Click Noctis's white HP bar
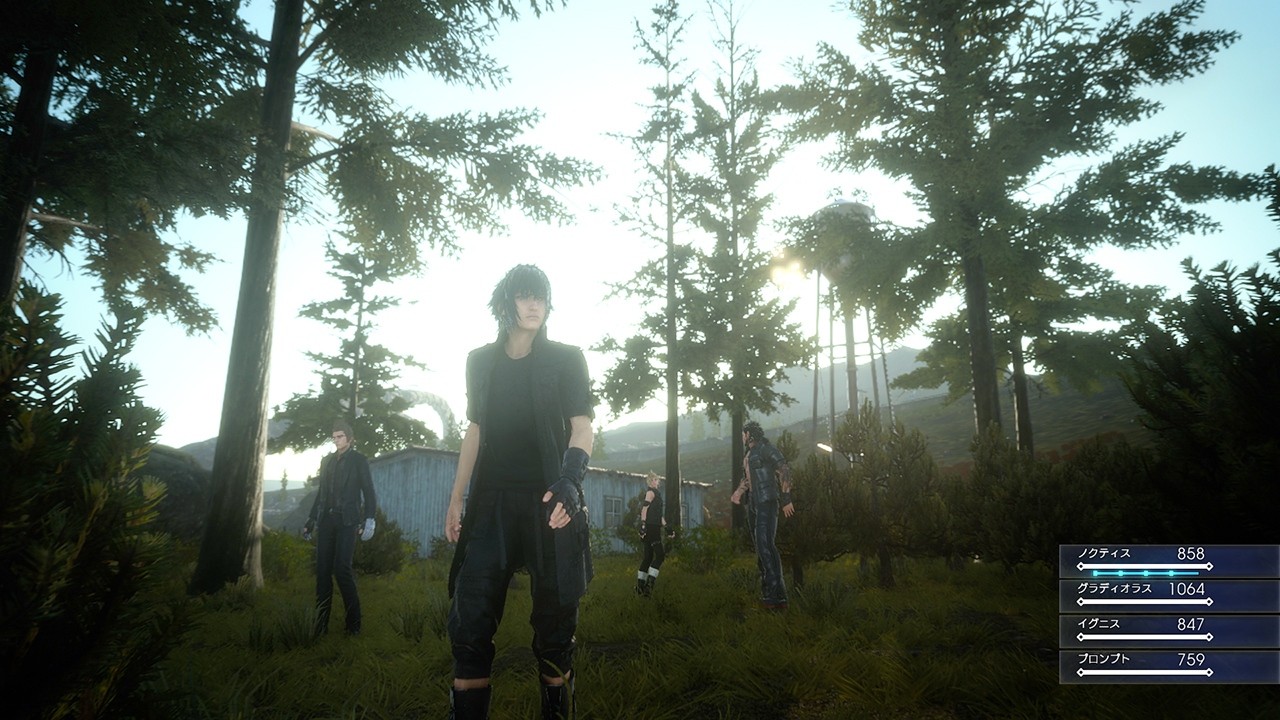Screen dimensions: 1280x720 click(1145, 565)
